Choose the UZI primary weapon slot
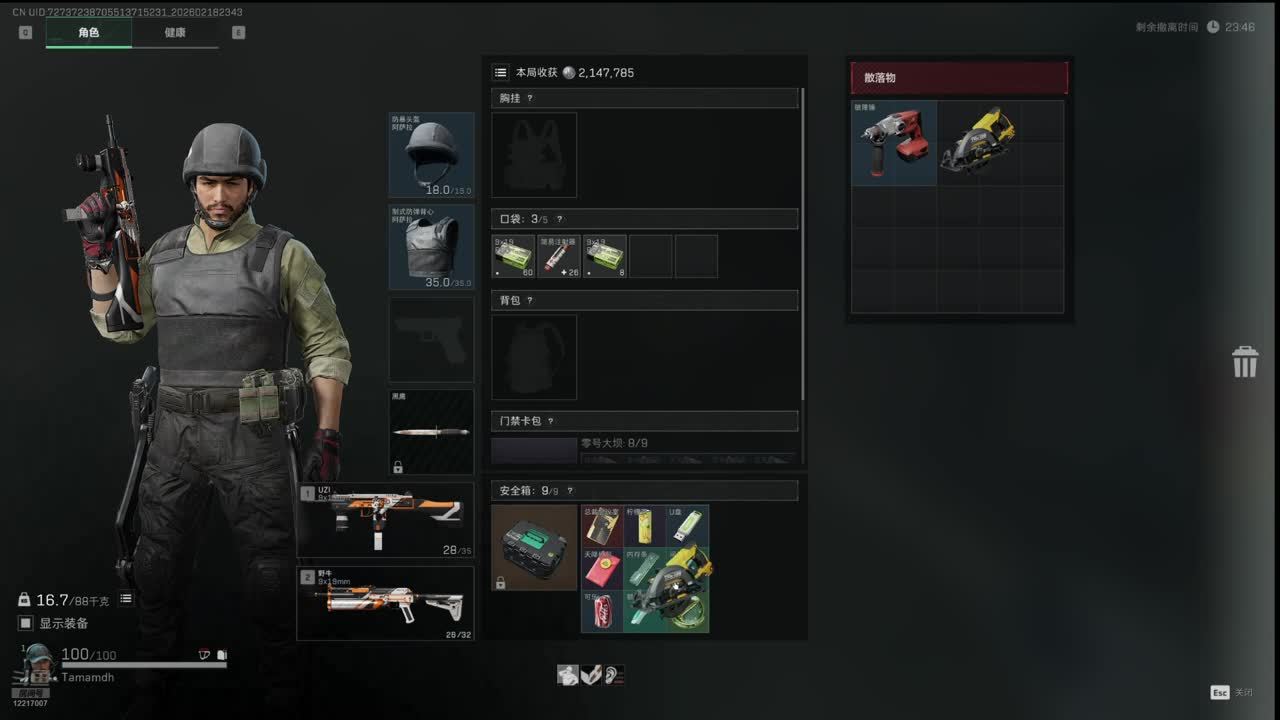 tap(386, 520)
